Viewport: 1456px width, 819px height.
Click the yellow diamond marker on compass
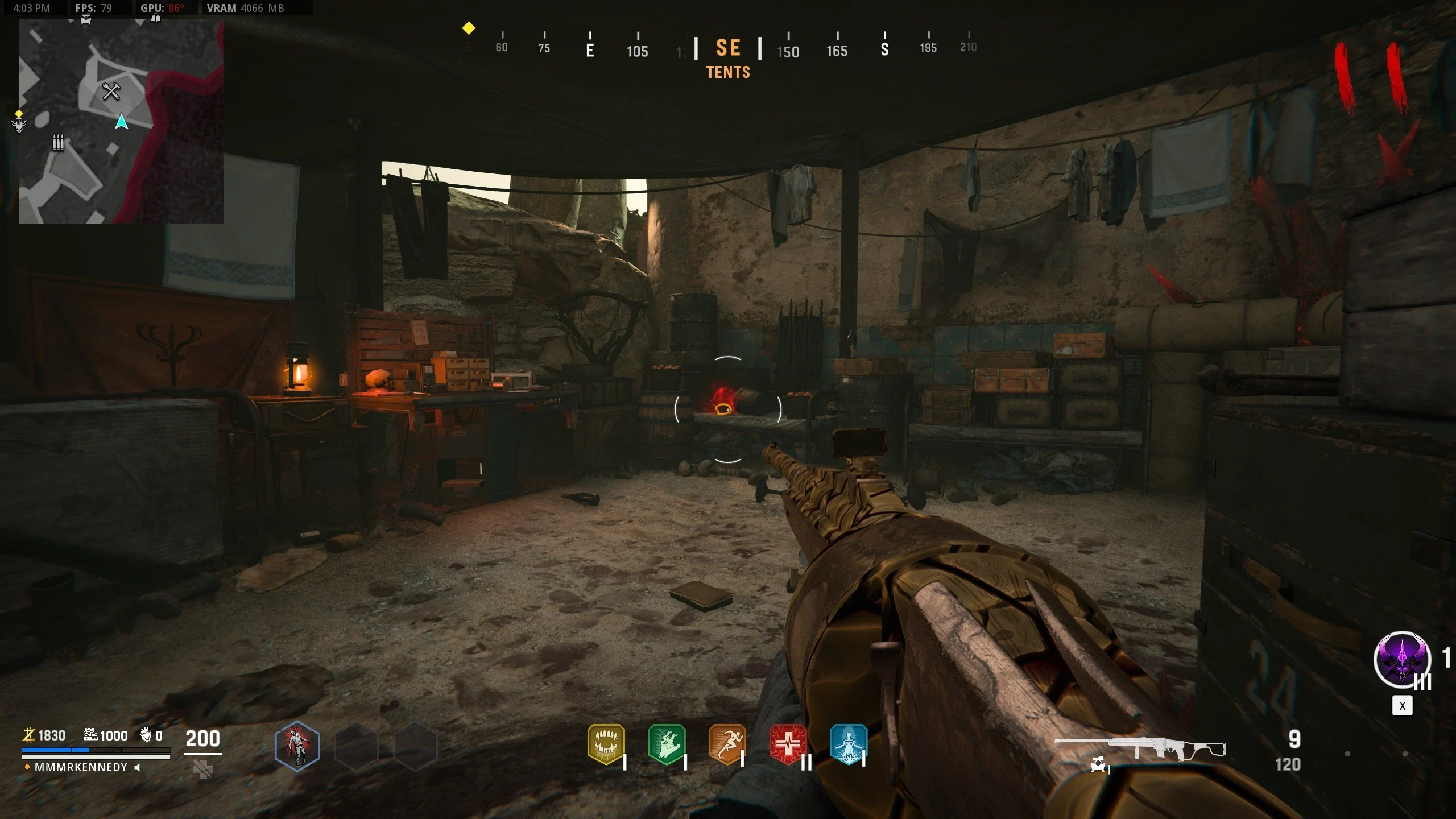pos(469,28)
